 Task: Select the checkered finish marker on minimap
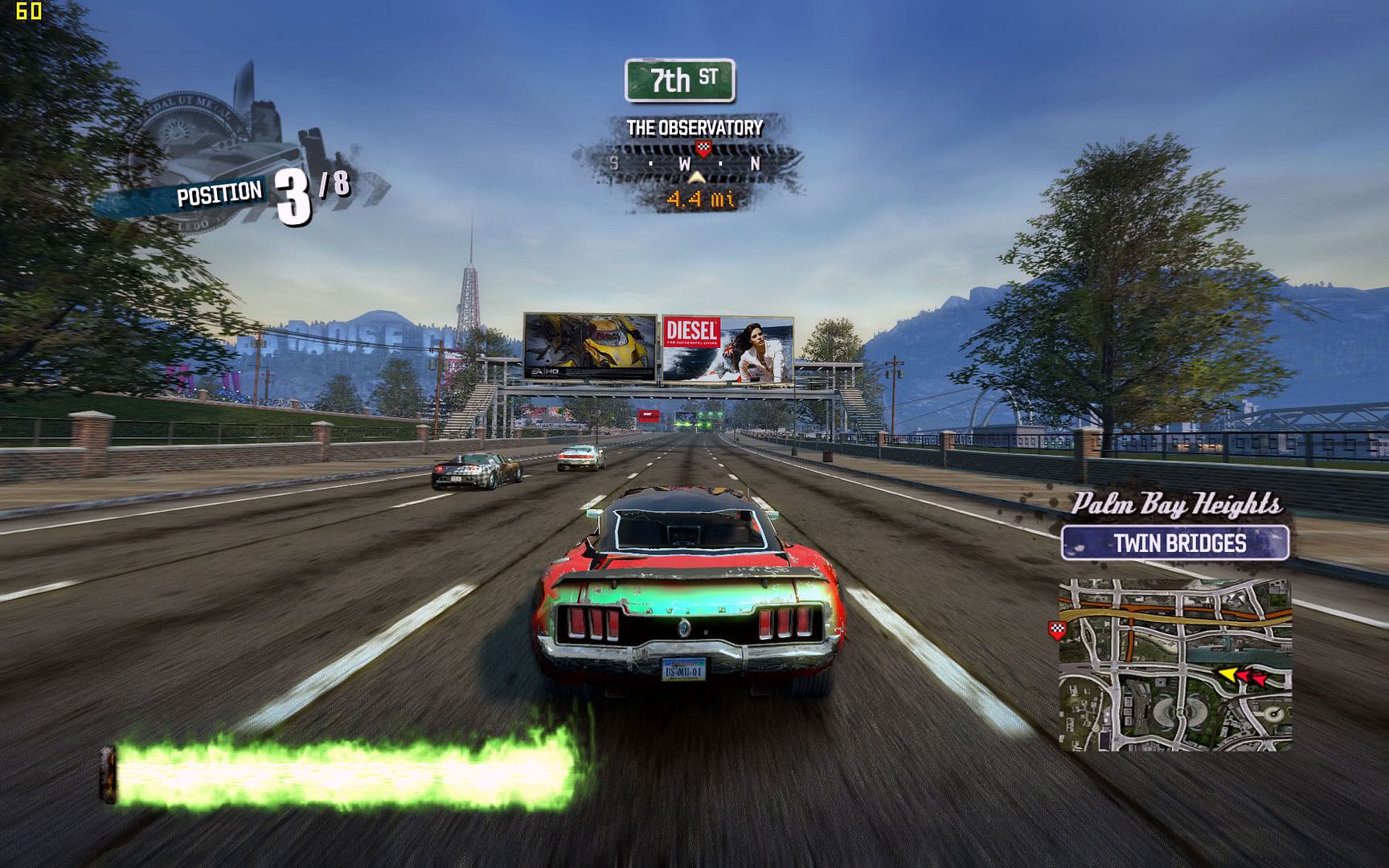coord(1057,630)
